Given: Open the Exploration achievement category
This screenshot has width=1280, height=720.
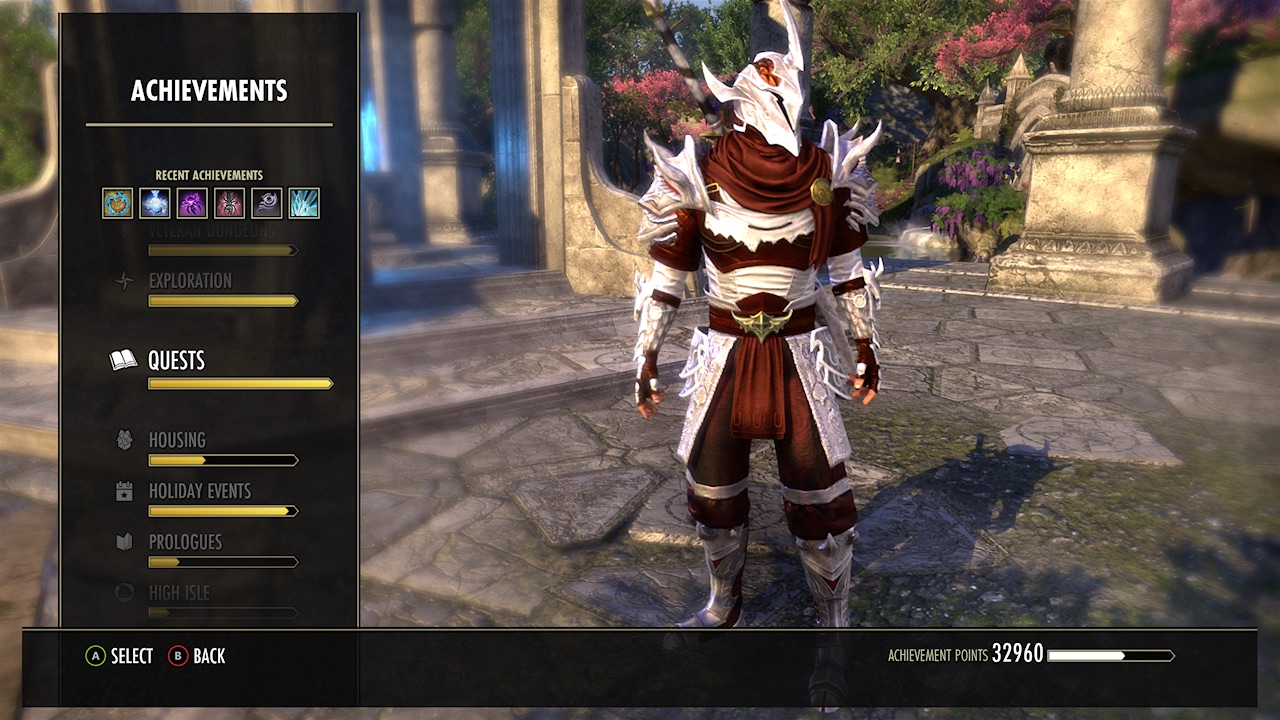Looking at the screenshot, I should point(190,282).
